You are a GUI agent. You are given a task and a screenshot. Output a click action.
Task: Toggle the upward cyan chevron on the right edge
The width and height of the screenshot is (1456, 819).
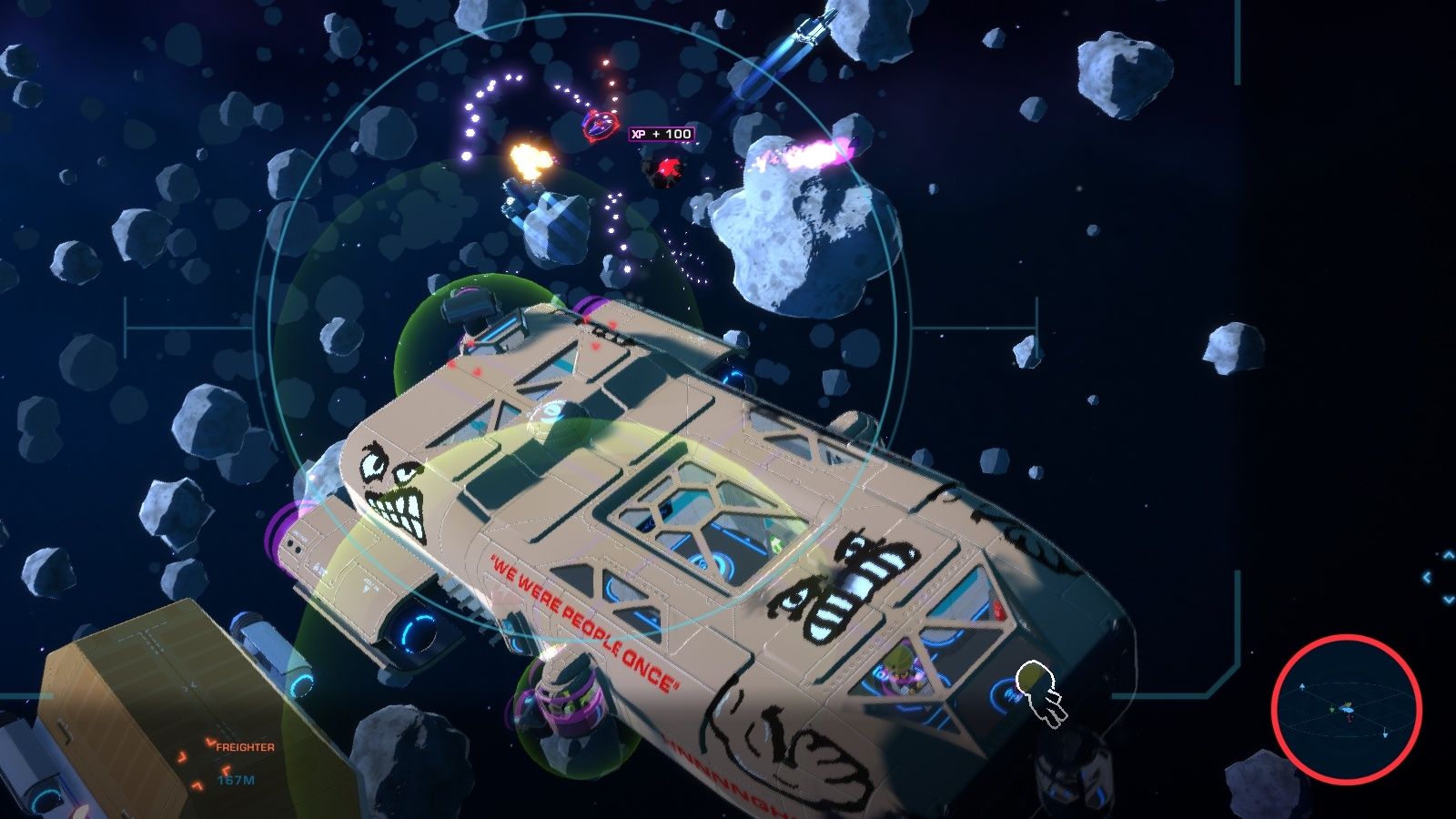pos(1448,553)
